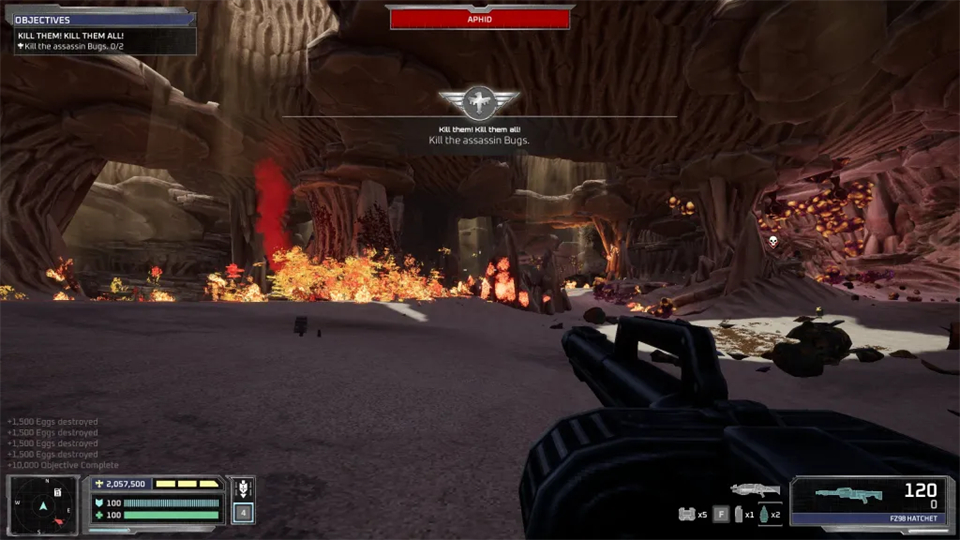Viewport: 960px width, 540px height.
Task: Select the numbered slot showing 4
Action: click(241, 513)
